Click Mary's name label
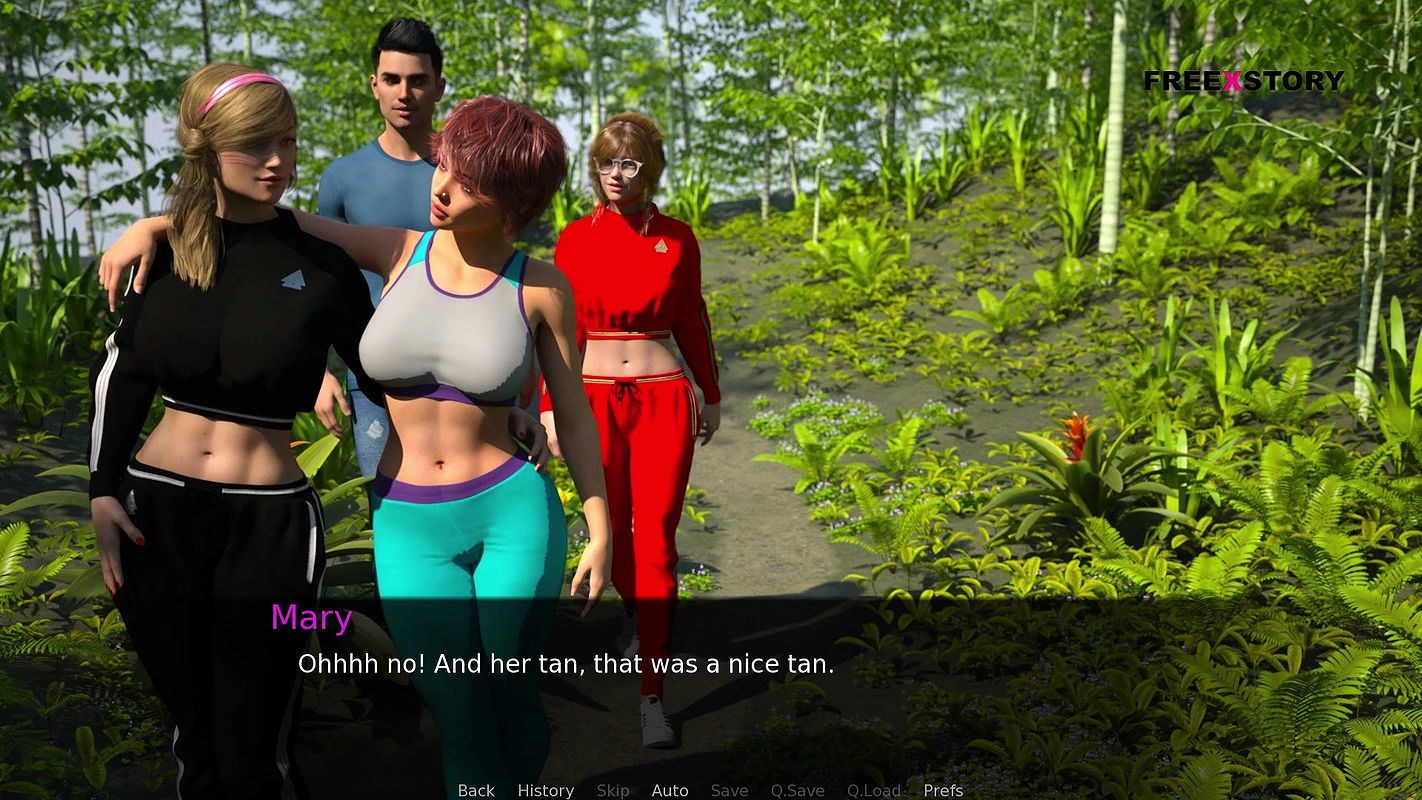The height and width of the screenshot is (800, 1422). tap(311, 618)
